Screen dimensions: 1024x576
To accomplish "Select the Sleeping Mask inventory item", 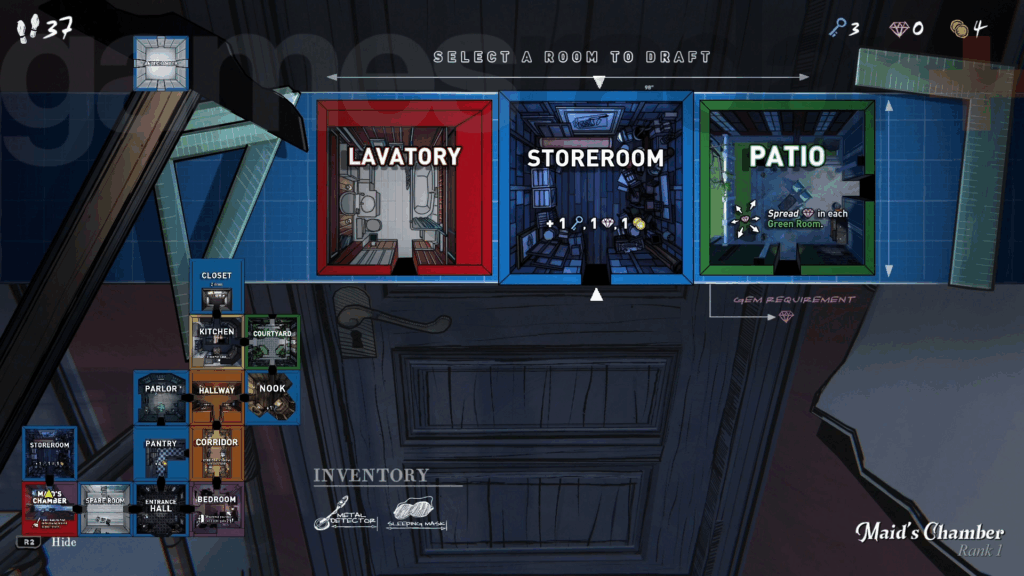I will (x=415, y=513).
